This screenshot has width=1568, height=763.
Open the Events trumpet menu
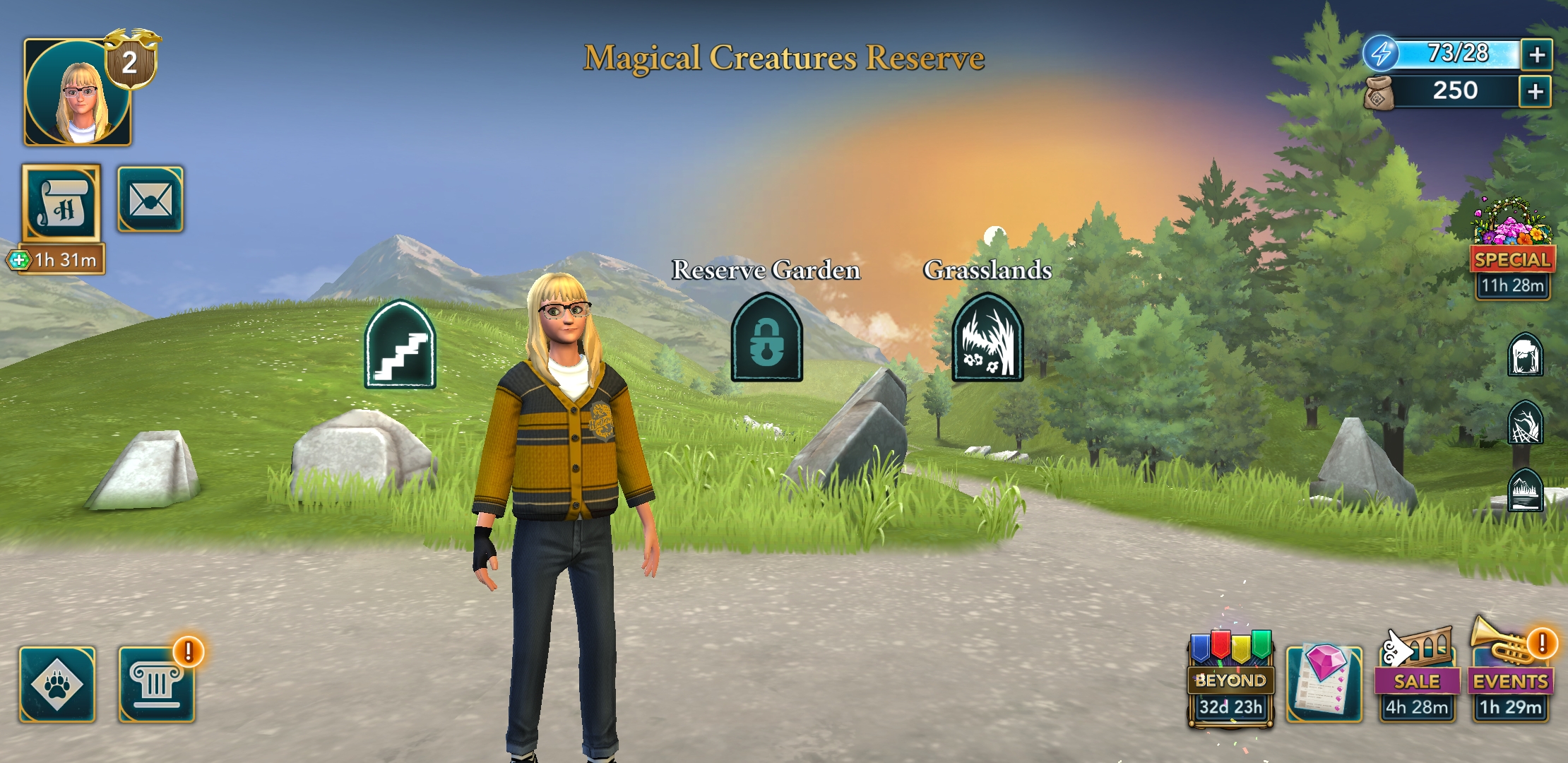click(x=1511, y=678)
